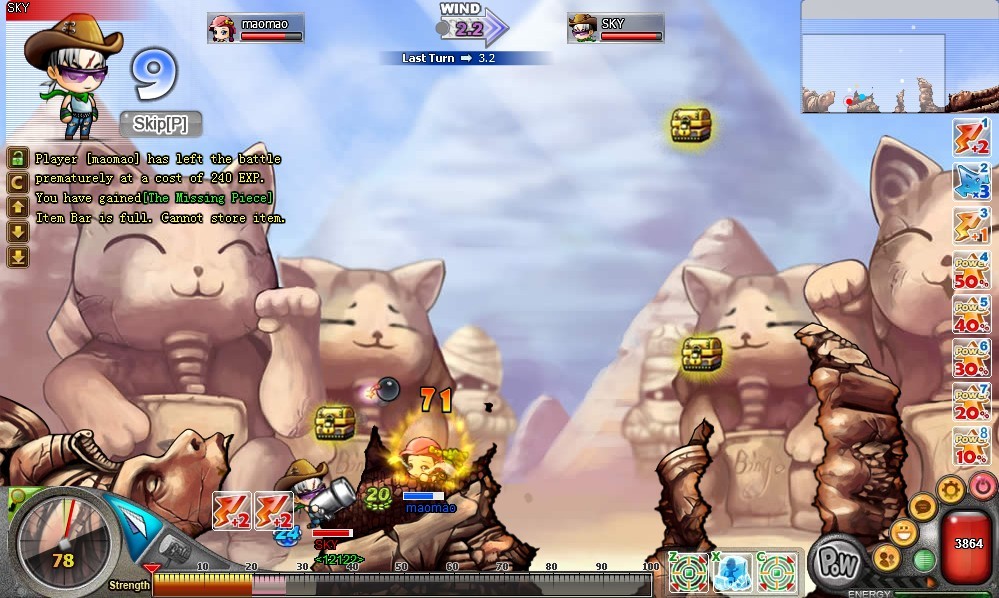999x598 pixels.
Task: Skip the current turn with the Skip button
Action: tap(161, 124)
